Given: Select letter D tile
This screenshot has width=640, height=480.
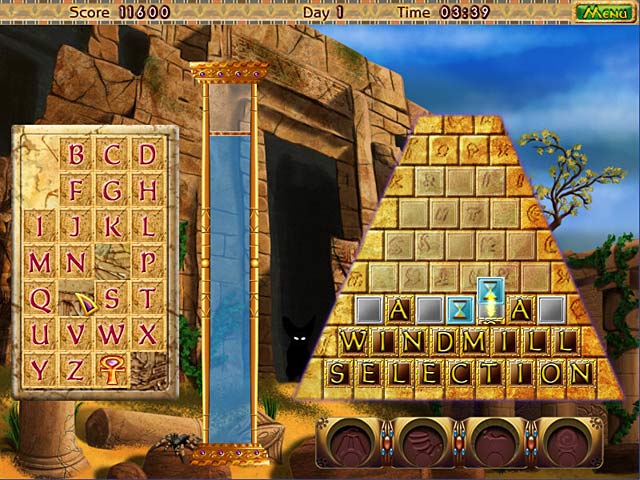Looking at the screenshot, I should 147,155.
